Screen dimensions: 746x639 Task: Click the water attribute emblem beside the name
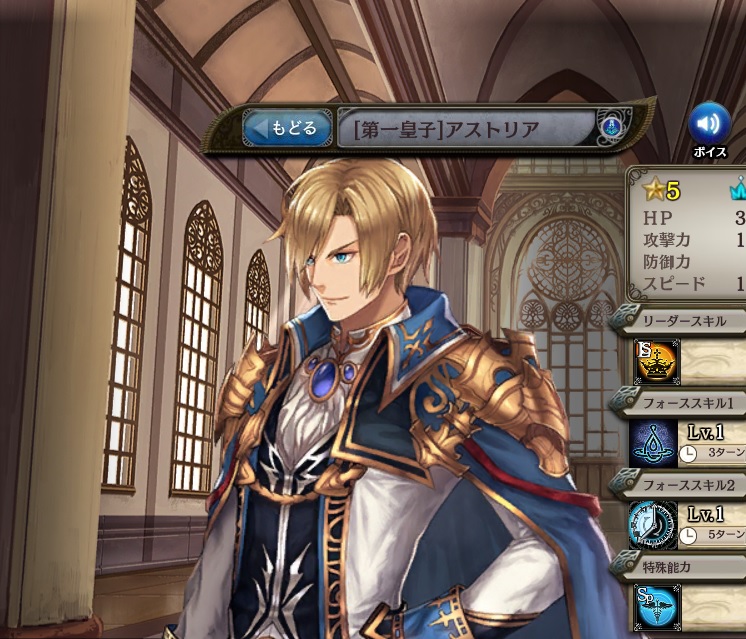coord(612,127)
